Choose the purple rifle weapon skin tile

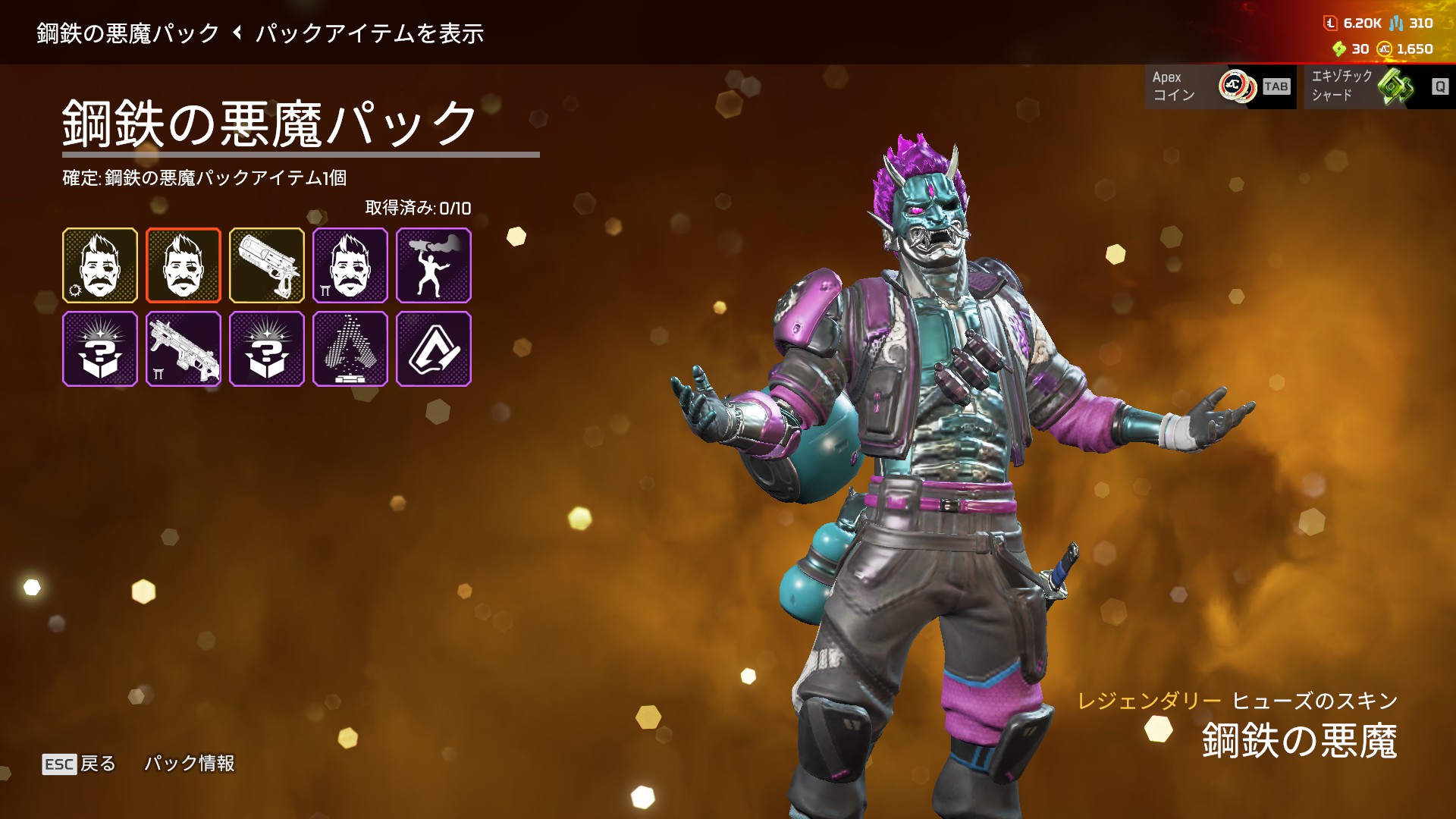coord(184,349)
